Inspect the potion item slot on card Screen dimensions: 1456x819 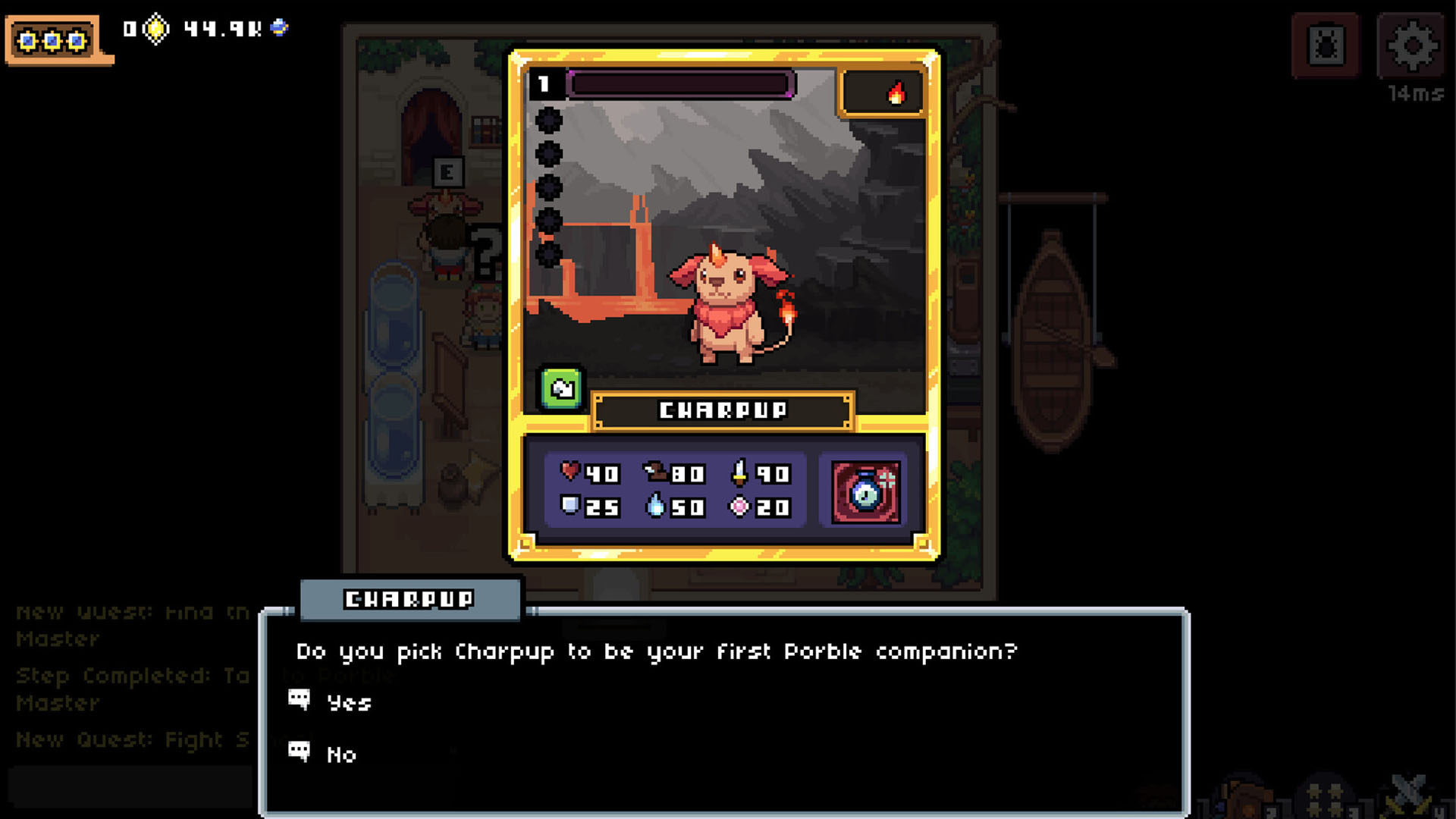tap(866, 492)
